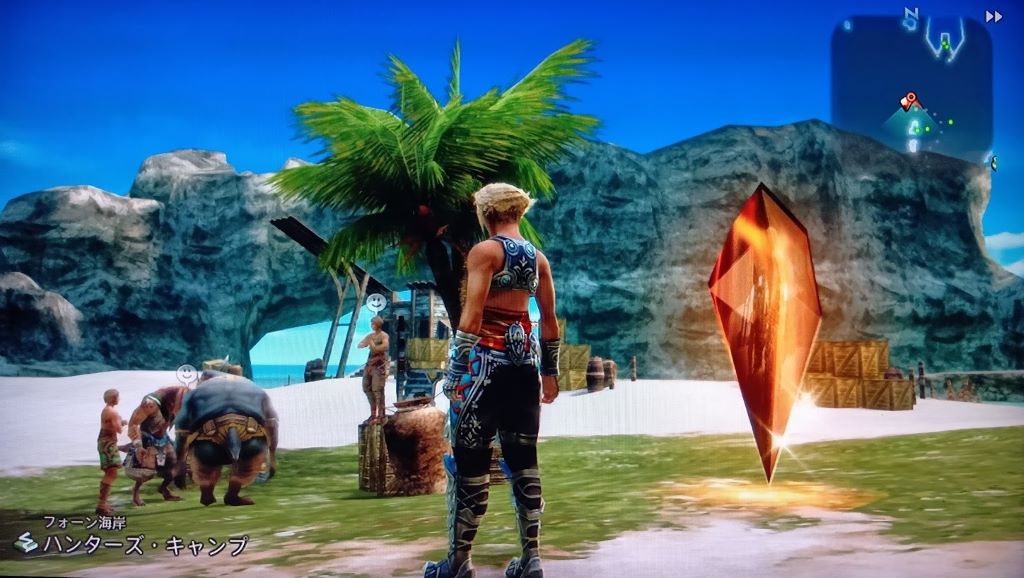This screenshot has width=1024, height=578.
Task: Click the north compass indicator on minimap
Action: click(911, 14)
